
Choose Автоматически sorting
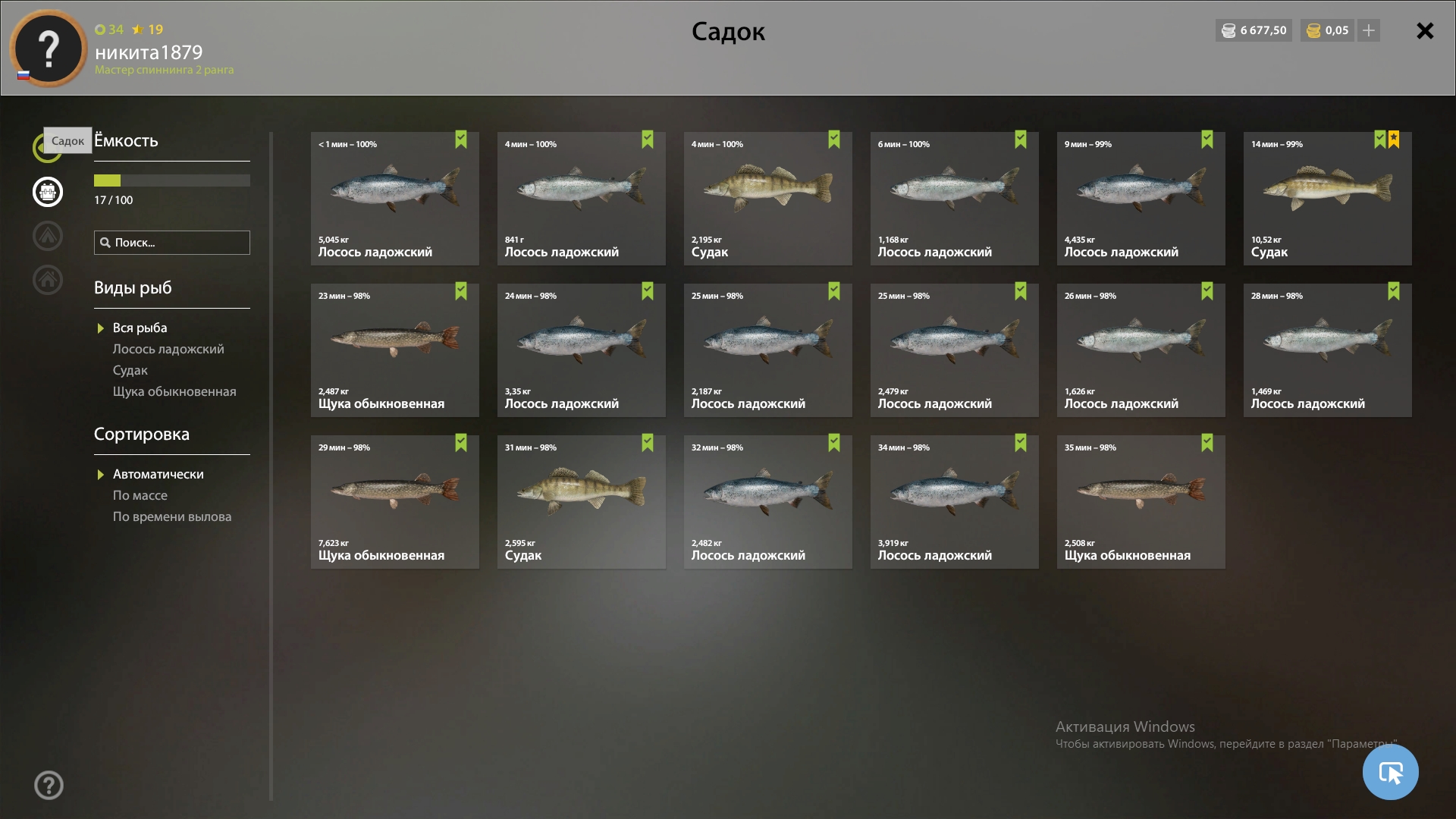[158, 474]
